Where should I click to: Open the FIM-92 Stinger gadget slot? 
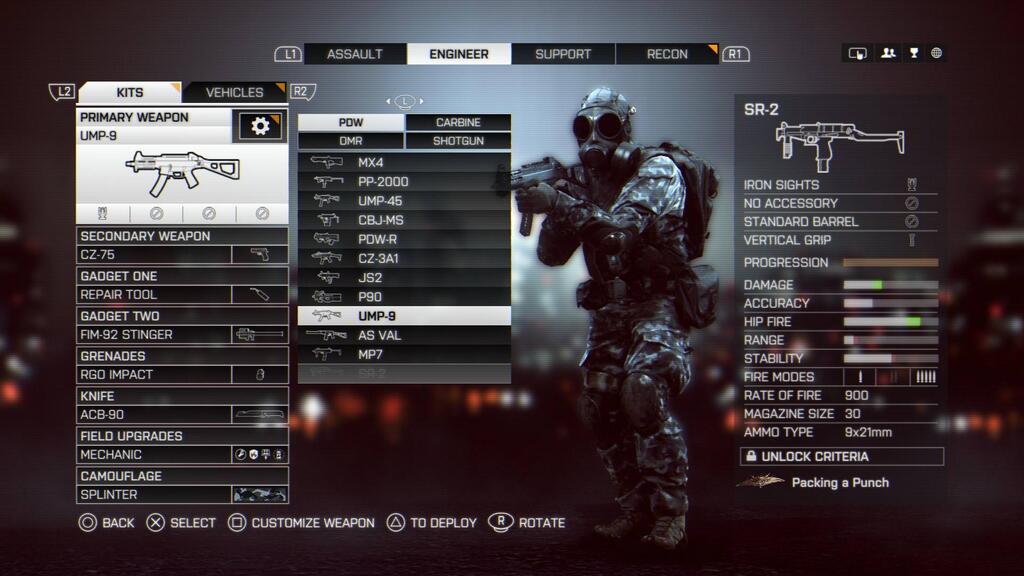182,335
